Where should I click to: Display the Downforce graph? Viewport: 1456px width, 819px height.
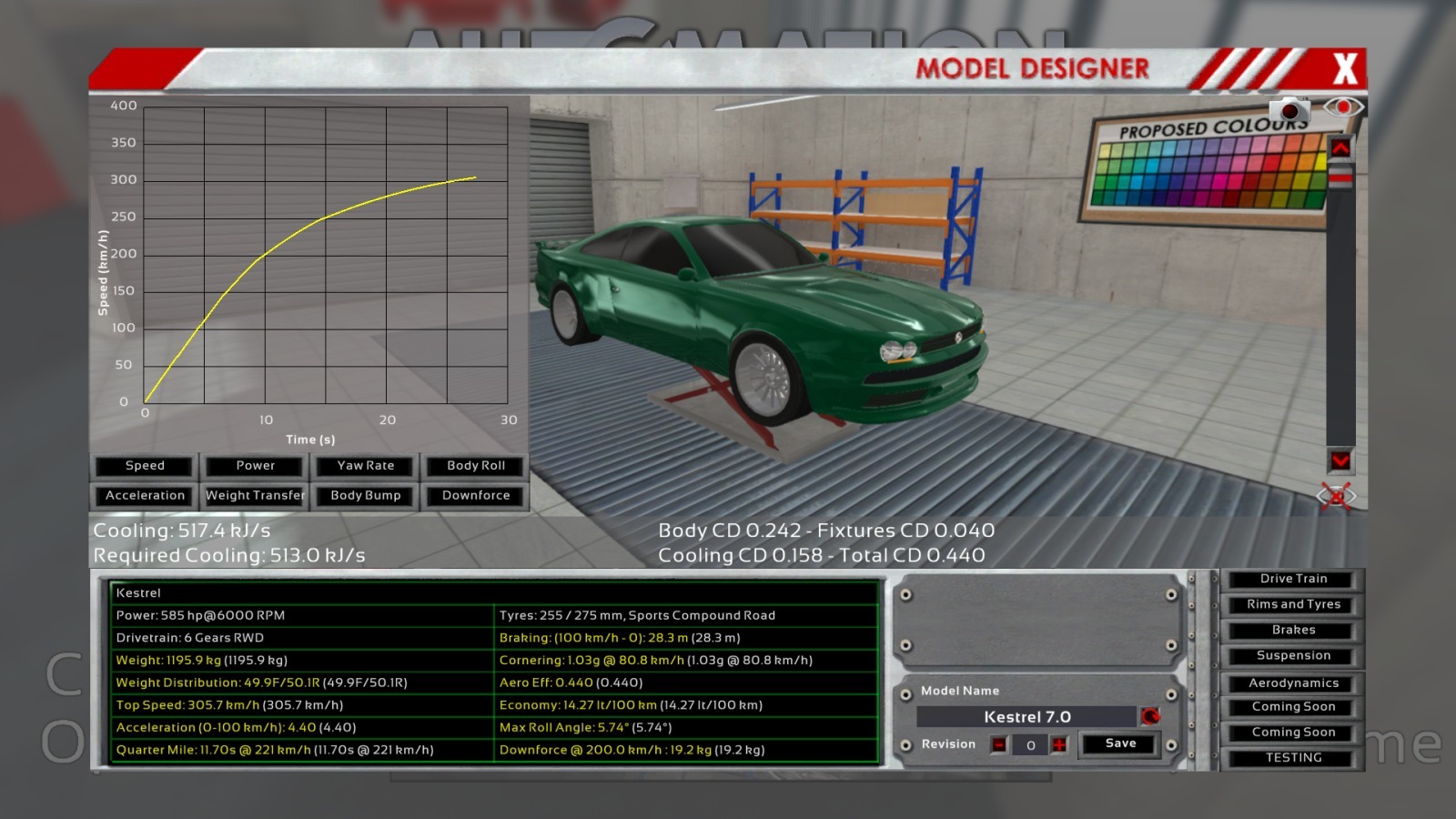tap(476, 496)
